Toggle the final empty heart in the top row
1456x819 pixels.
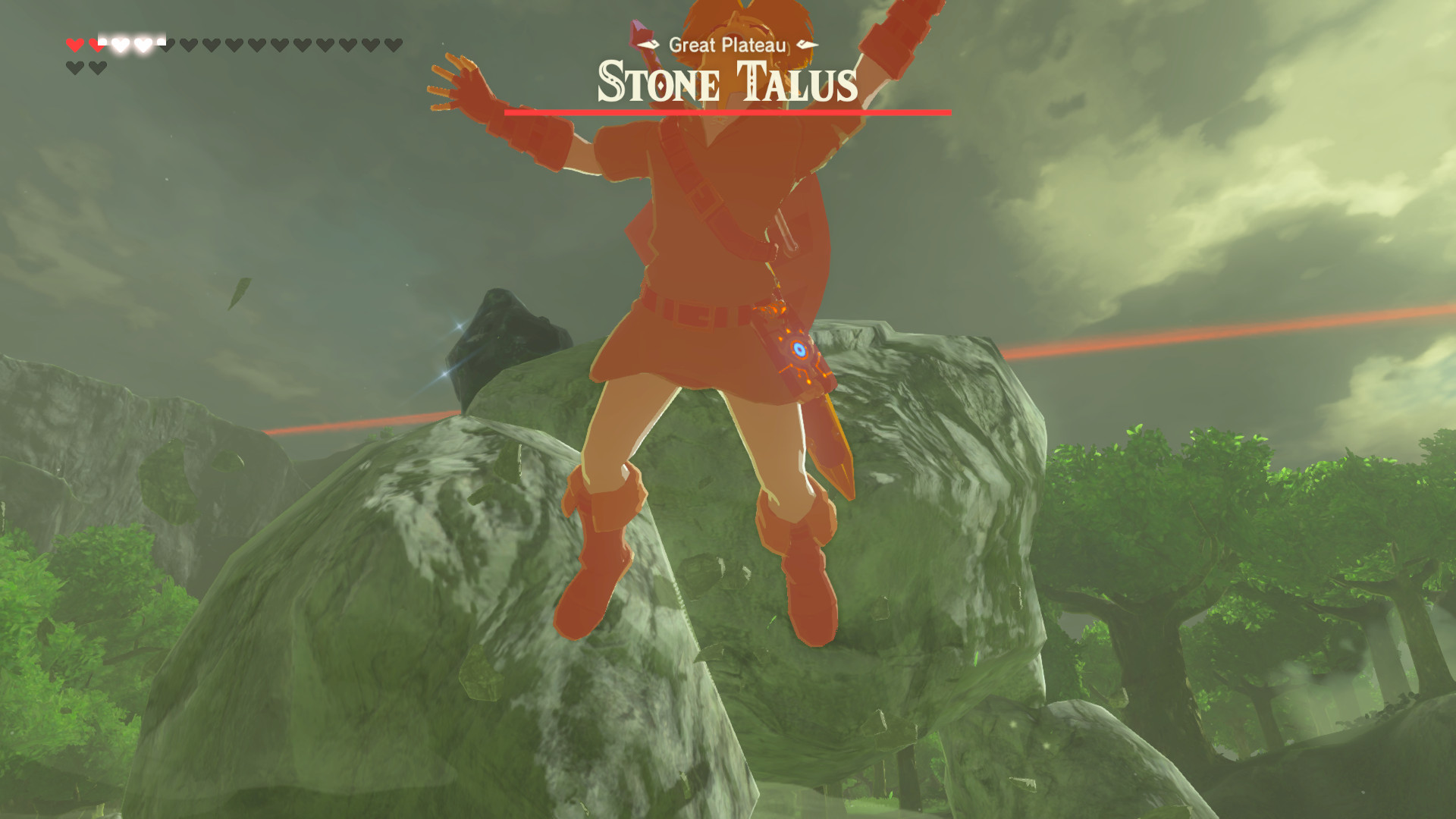394,43
